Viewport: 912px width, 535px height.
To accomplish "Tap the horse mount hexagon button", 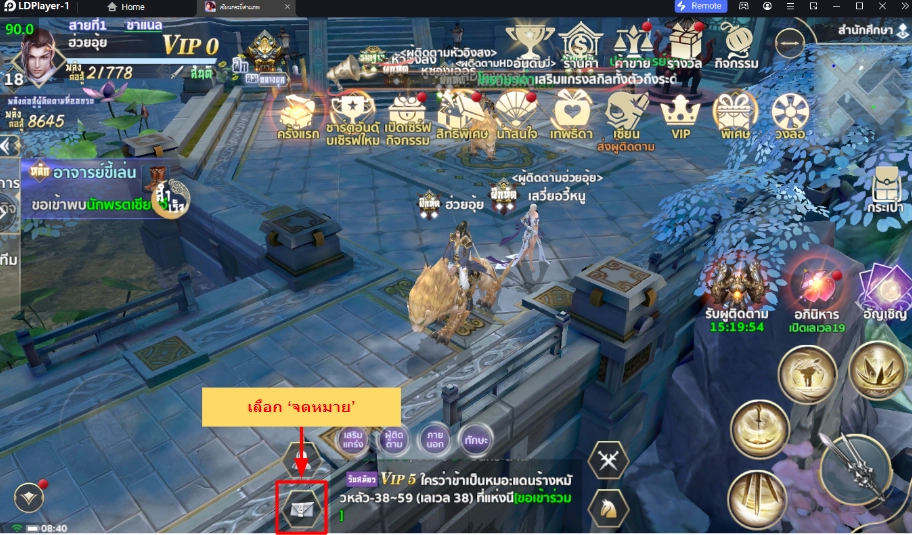I will (x=608, y=507).
